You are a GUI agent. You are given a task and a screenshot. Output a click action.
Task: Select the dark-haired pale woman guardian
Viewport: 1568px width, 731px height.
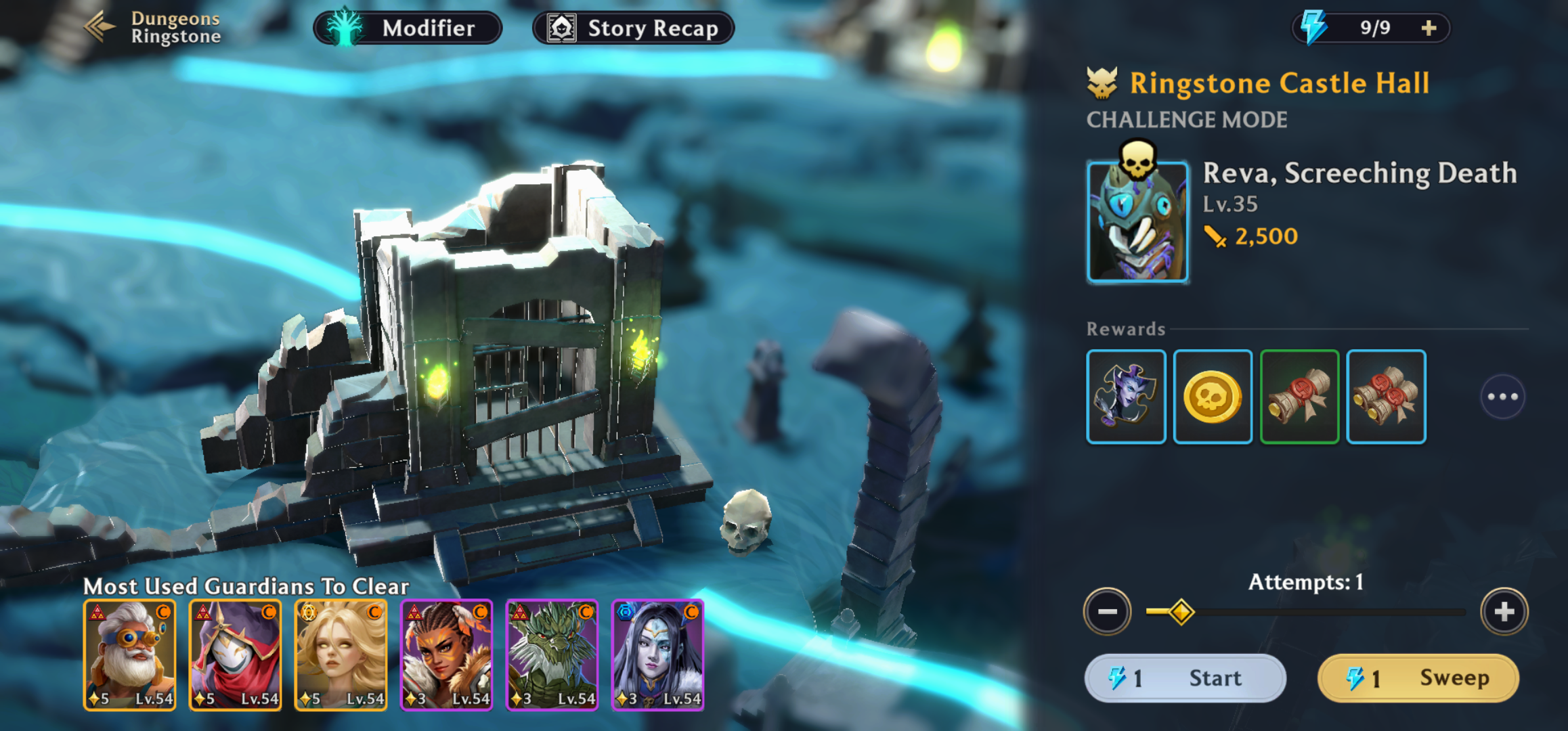[657, 655]
